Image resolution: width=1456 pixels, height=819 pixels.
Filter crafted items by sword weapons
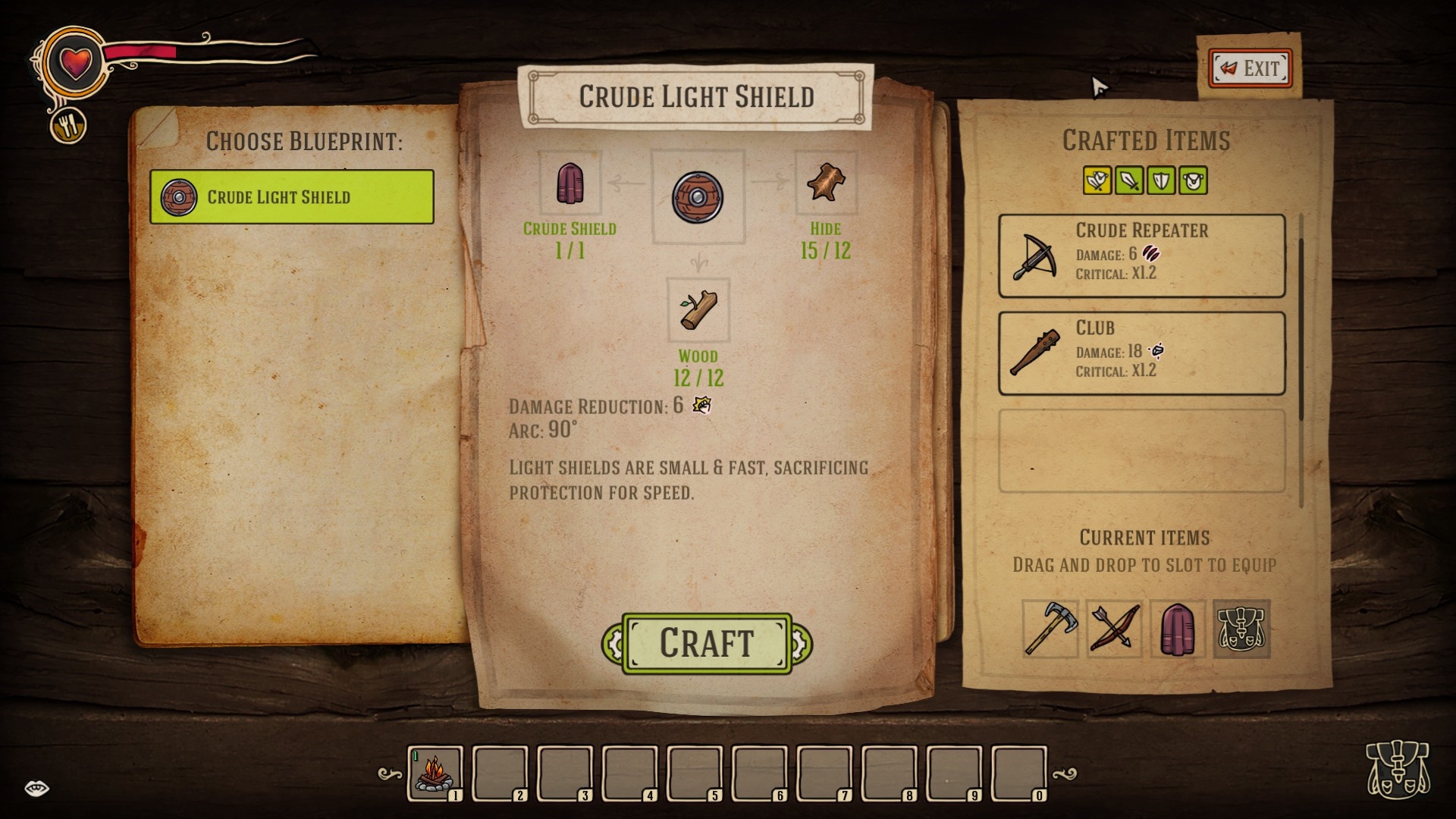coord(1129,181)
